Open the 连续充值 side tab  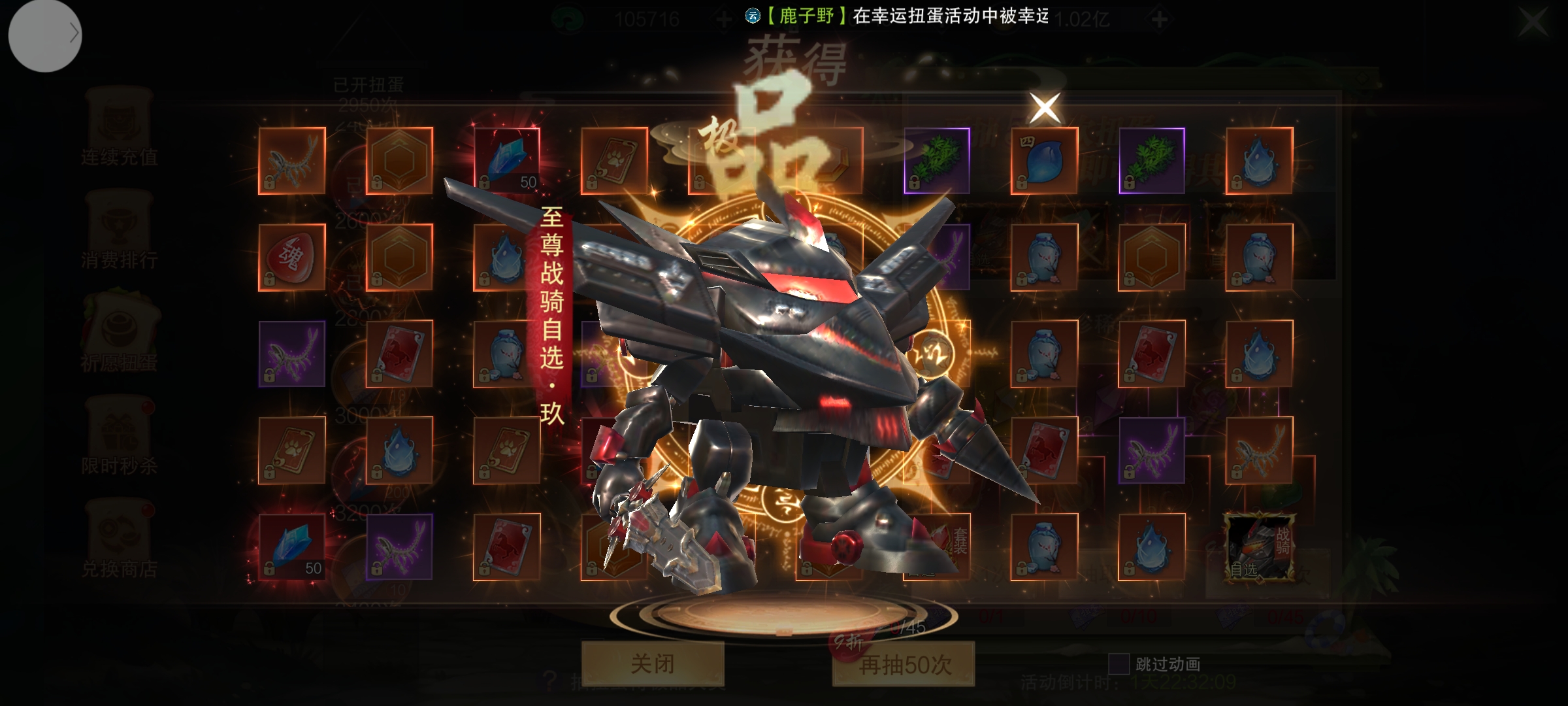pos(119,131)
